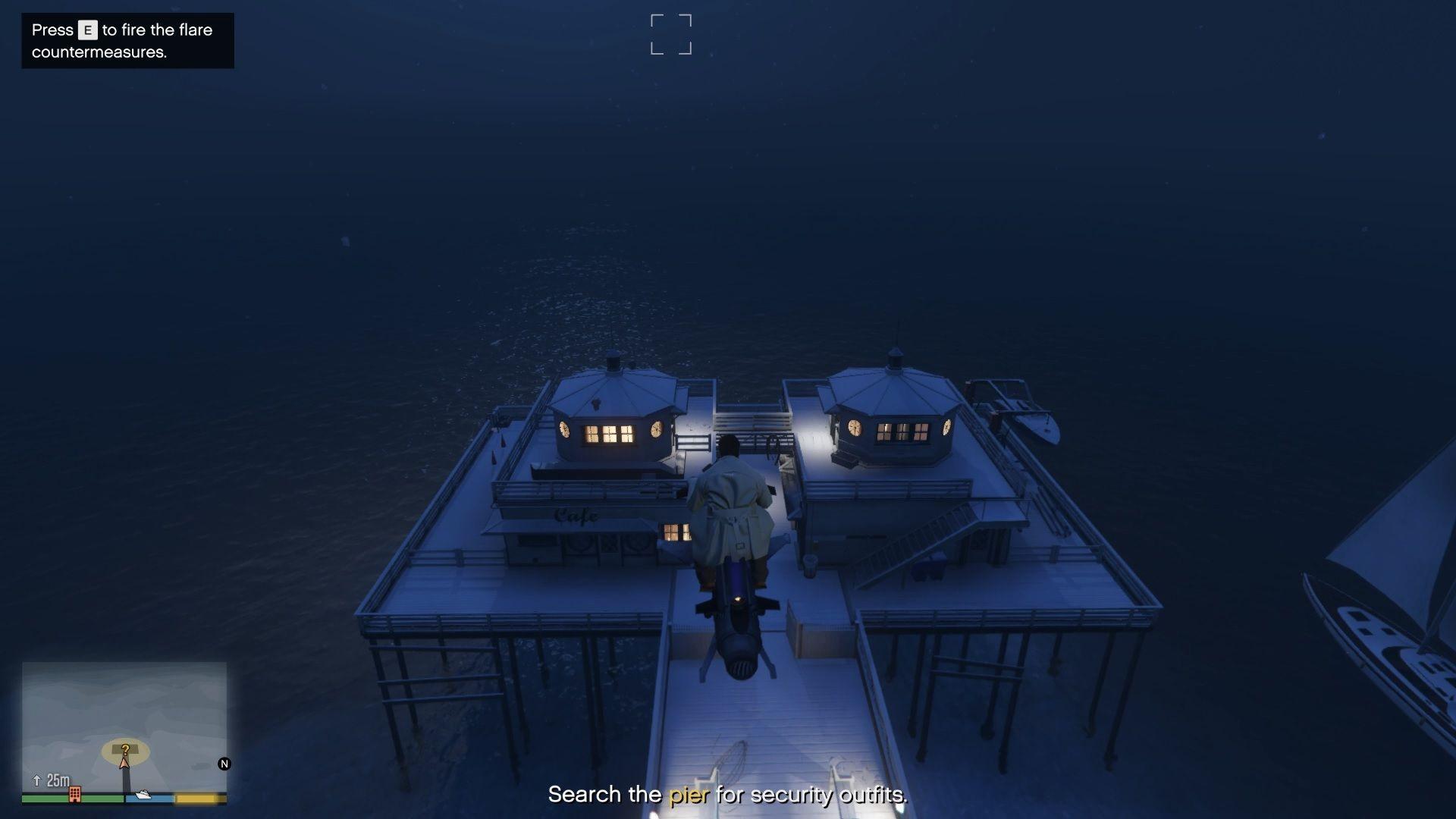Select the highlighted word pier in the subtitle
This screenshot has width=1456, height=819.
pyautogui.click(x=689, y=796)
